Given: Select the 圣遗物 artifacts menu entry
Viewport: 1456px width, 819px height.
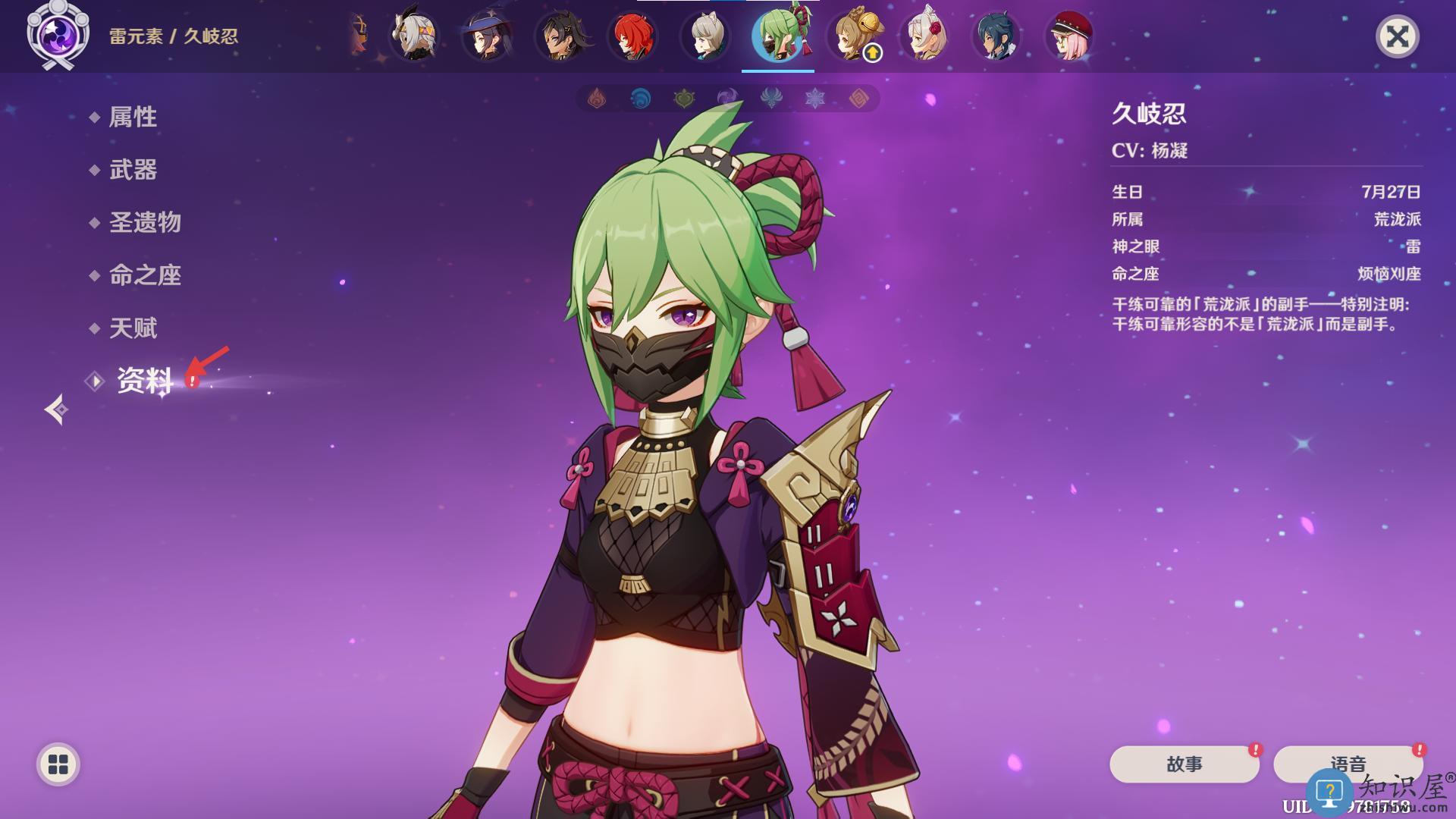Looking at the screenshot, I should click(145, 222).
